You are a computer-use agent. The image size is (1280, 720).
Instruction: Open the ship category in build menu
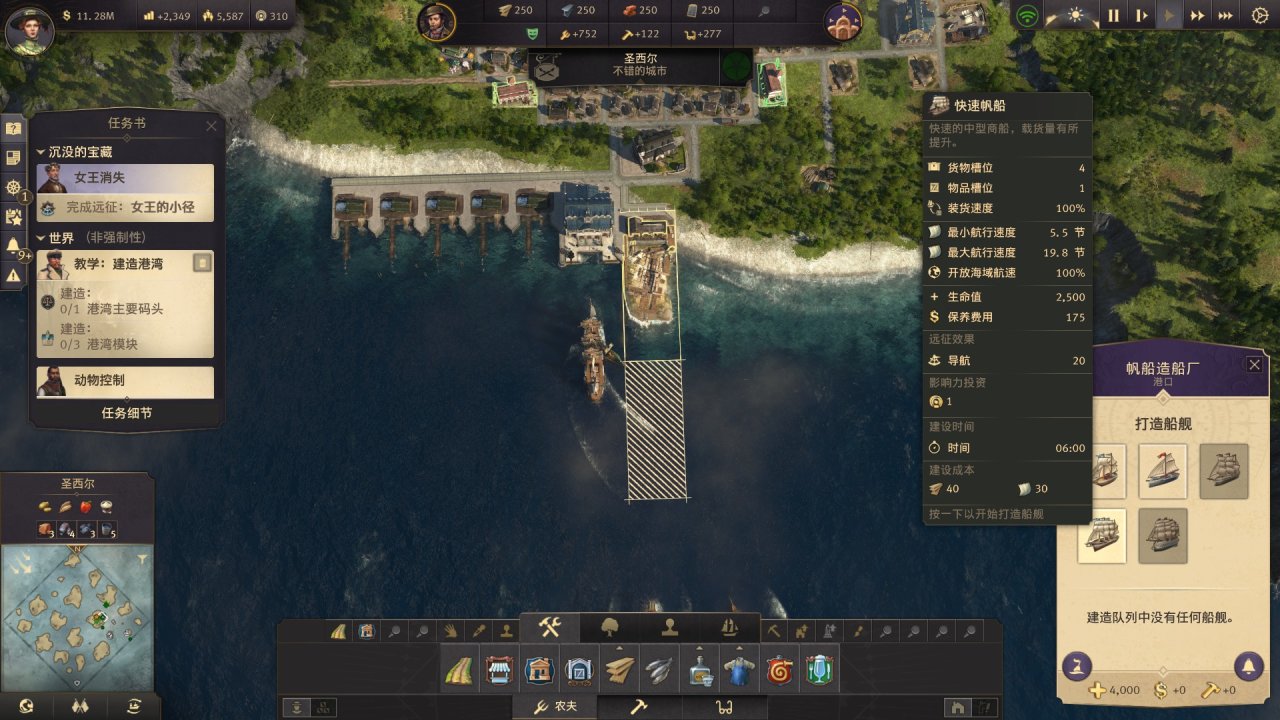pyautogui.click(x=729, y=629)
